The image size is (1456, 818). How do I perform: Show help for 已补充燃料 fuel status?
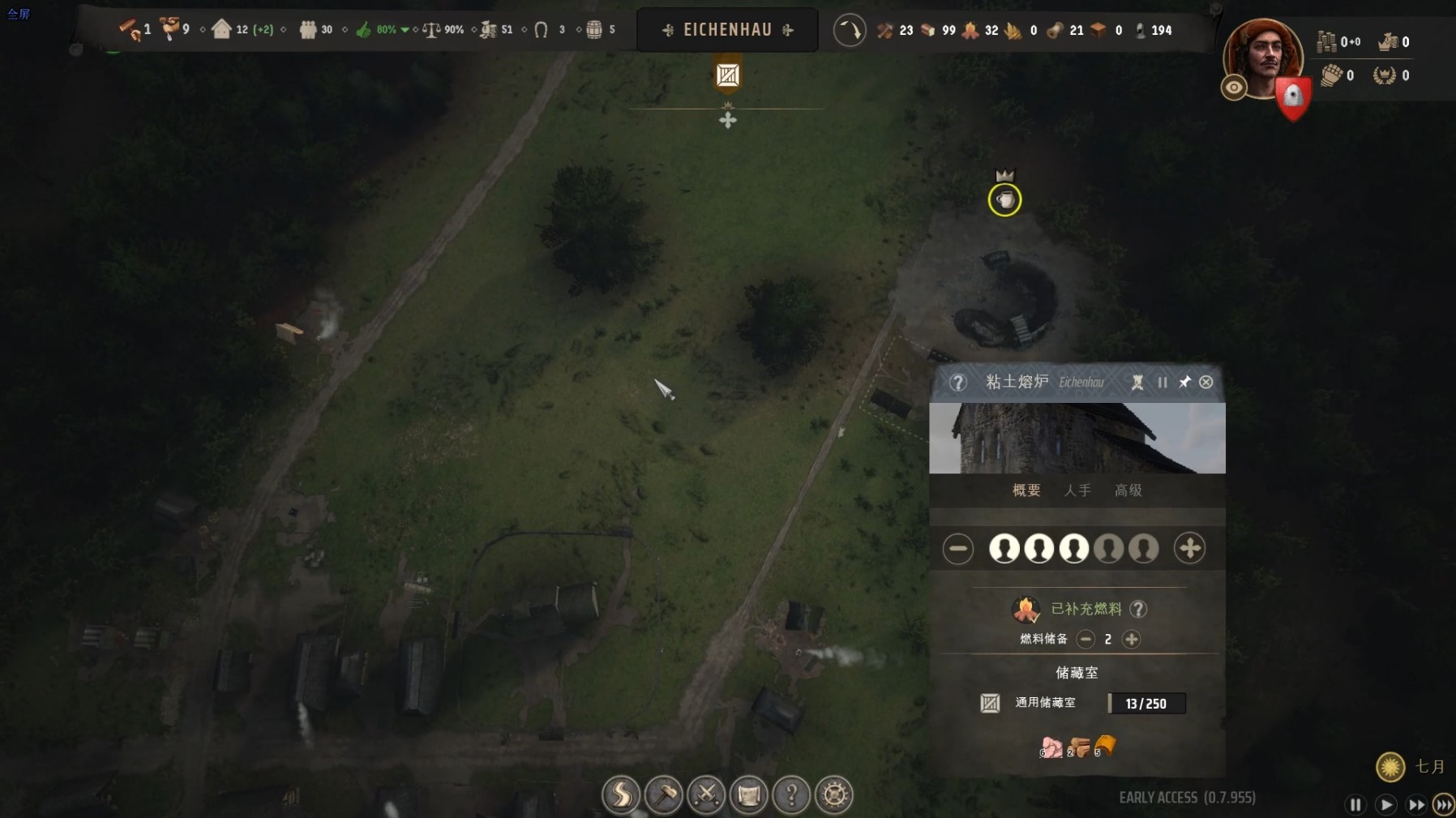pyautogui.click(x=1138, y=609)
